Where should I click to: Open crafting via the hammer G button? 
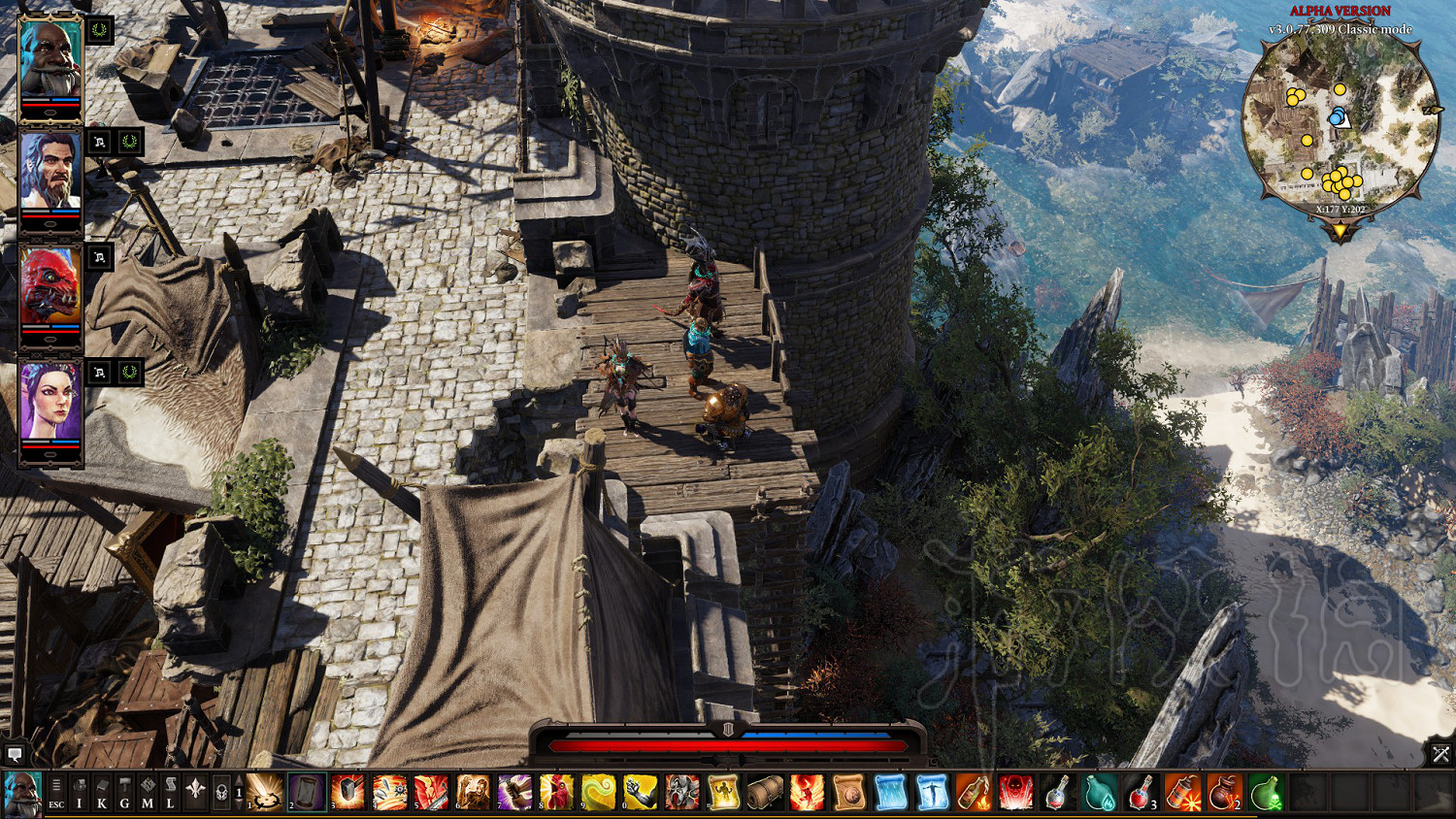pyautogui.click(x=124, y=792)
